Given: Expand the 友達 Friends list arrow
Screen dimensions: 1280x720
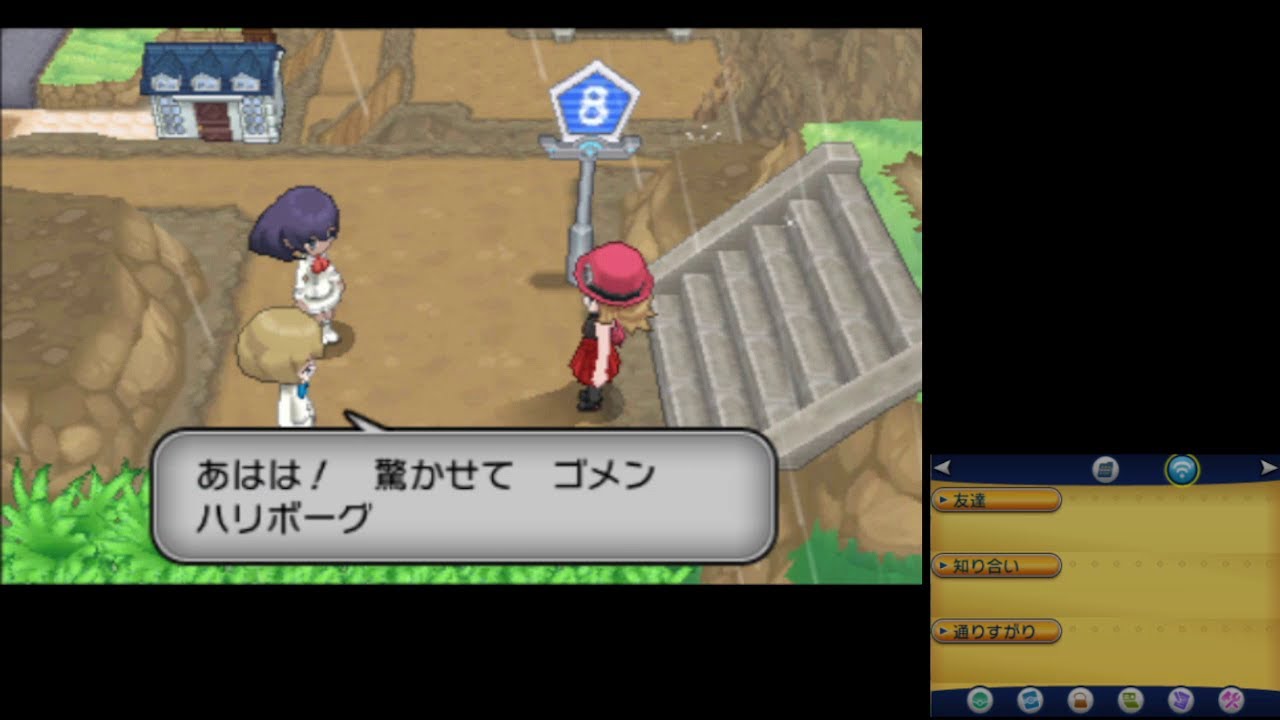Looking at the screenshot, I should 943,500.
